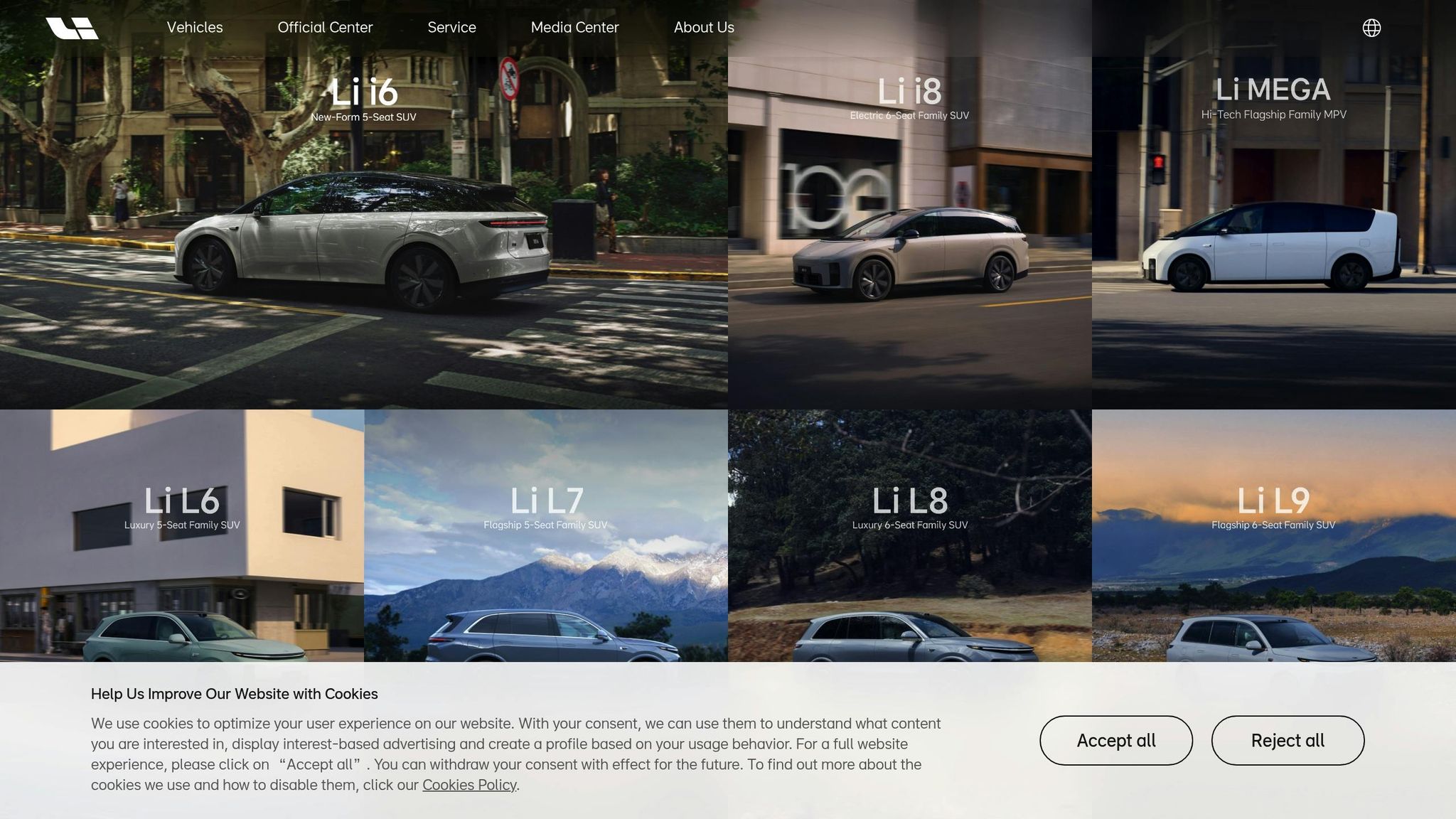Screen dimensions: 1456x819
Task: Open the Cookies Policy link
Action: pos(469,785)
